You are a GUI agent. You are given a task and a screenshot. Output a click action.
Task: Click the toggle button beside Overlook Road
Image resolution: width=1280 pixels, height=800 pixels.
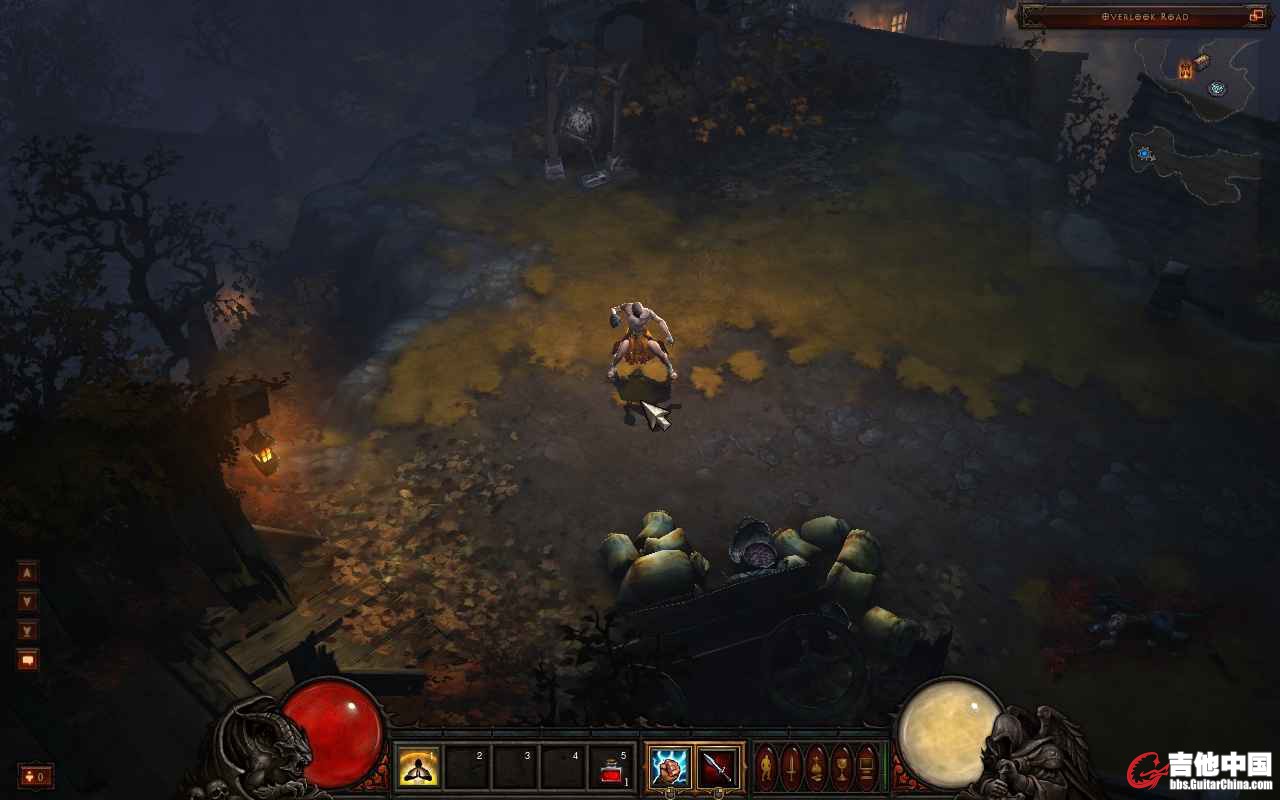point(1257,16)
